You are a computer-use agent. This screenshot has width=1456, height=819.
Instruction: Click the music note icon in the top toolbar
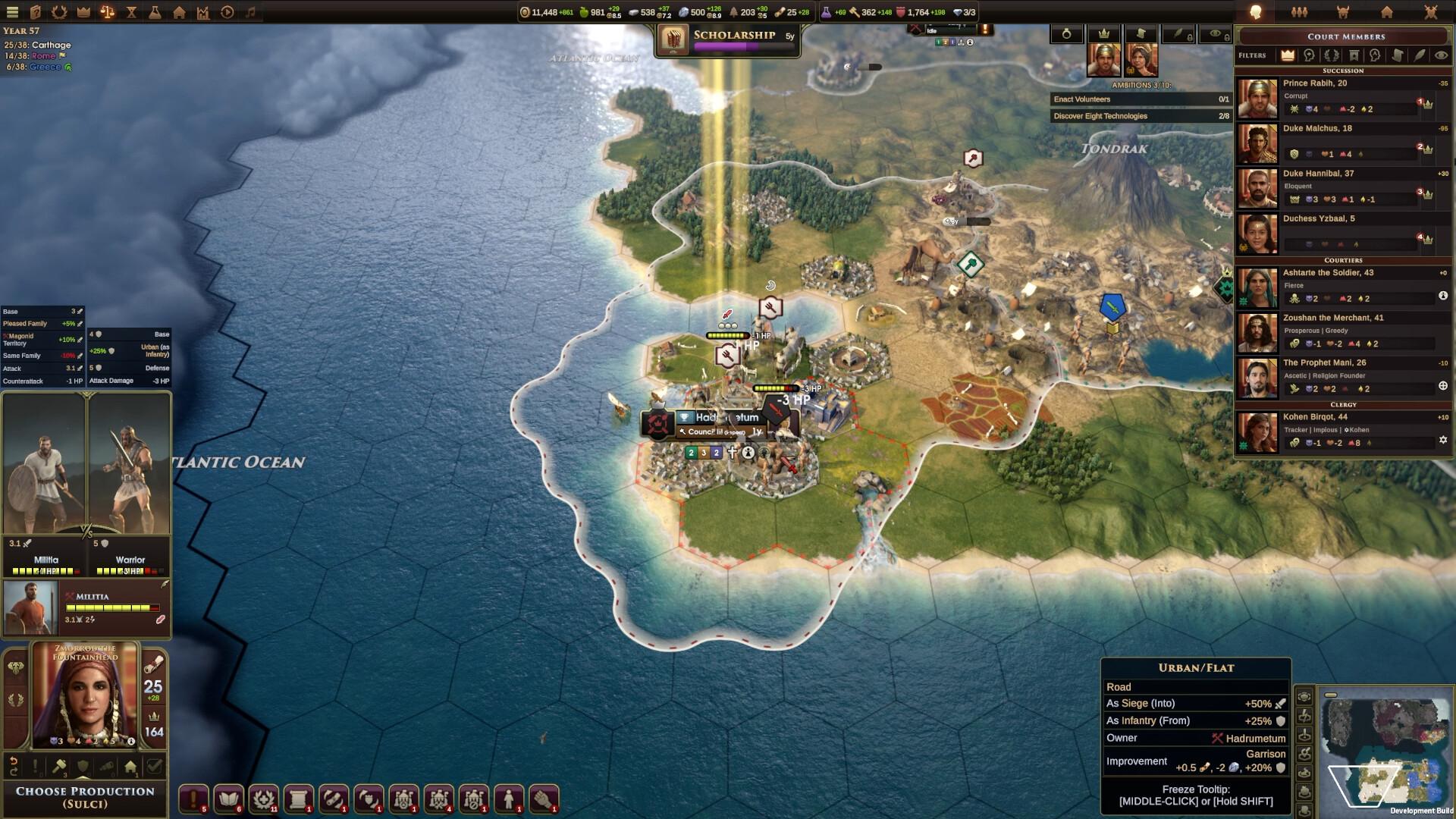pos(251,12)
